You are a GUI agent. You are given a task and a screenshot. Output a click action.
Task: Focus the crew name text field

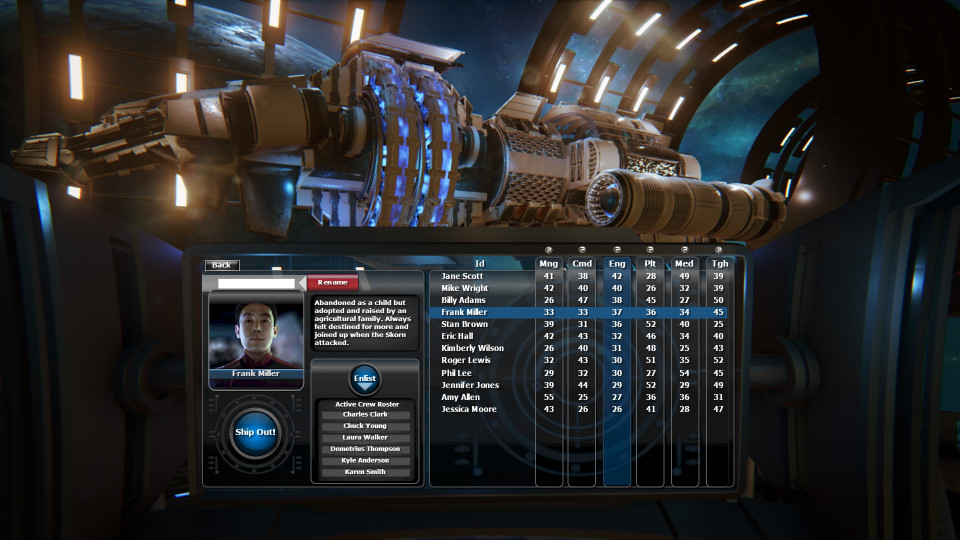tap(256, 283)
